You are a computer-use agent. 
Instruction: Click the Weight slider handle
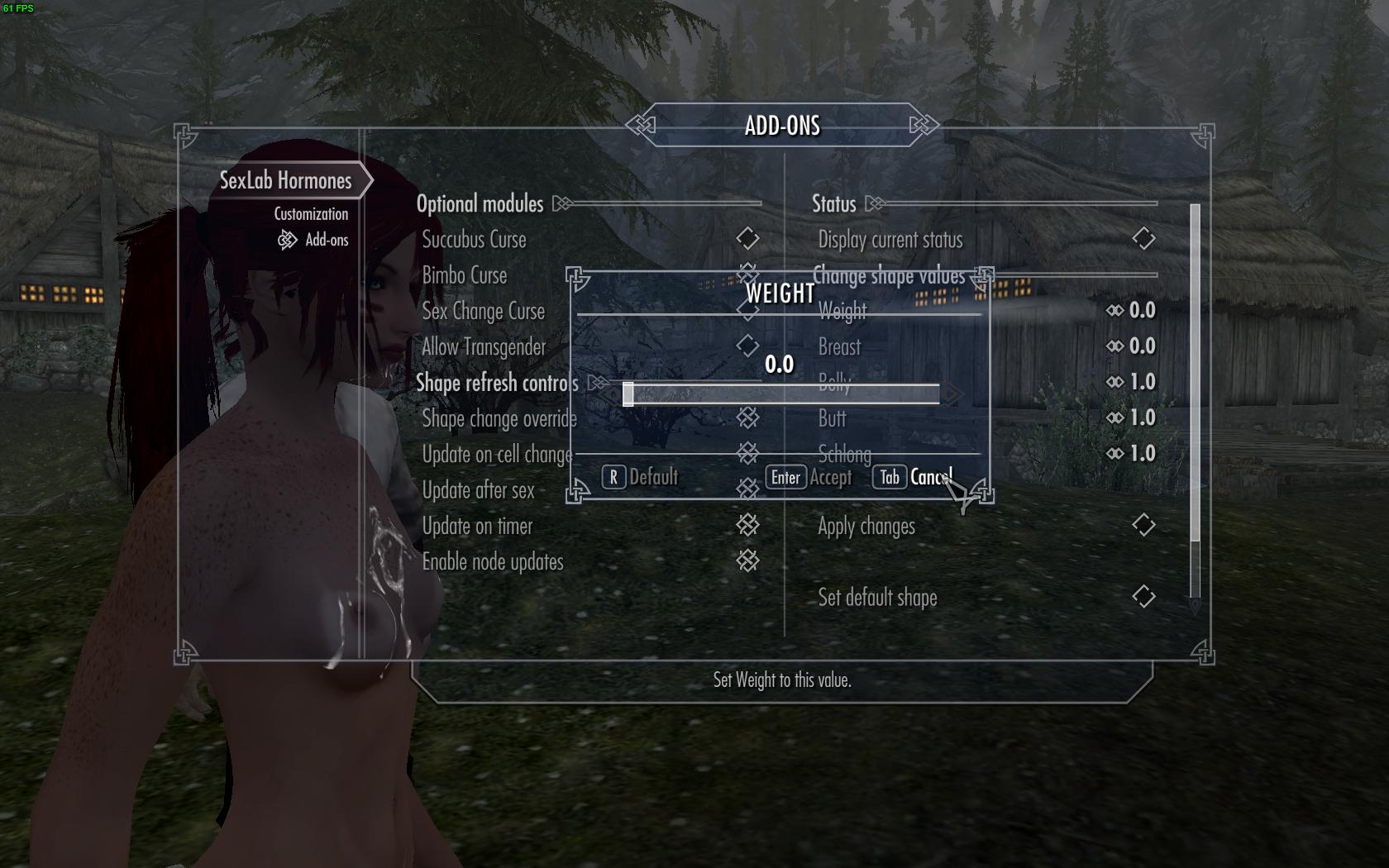coord(628,394)
